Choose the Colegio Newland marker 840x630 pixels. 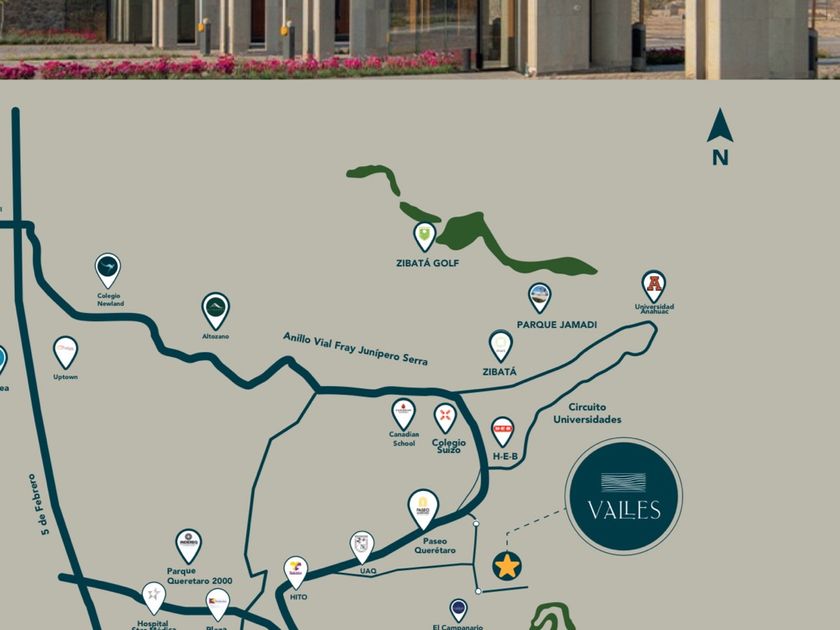[x=107, y=269]
